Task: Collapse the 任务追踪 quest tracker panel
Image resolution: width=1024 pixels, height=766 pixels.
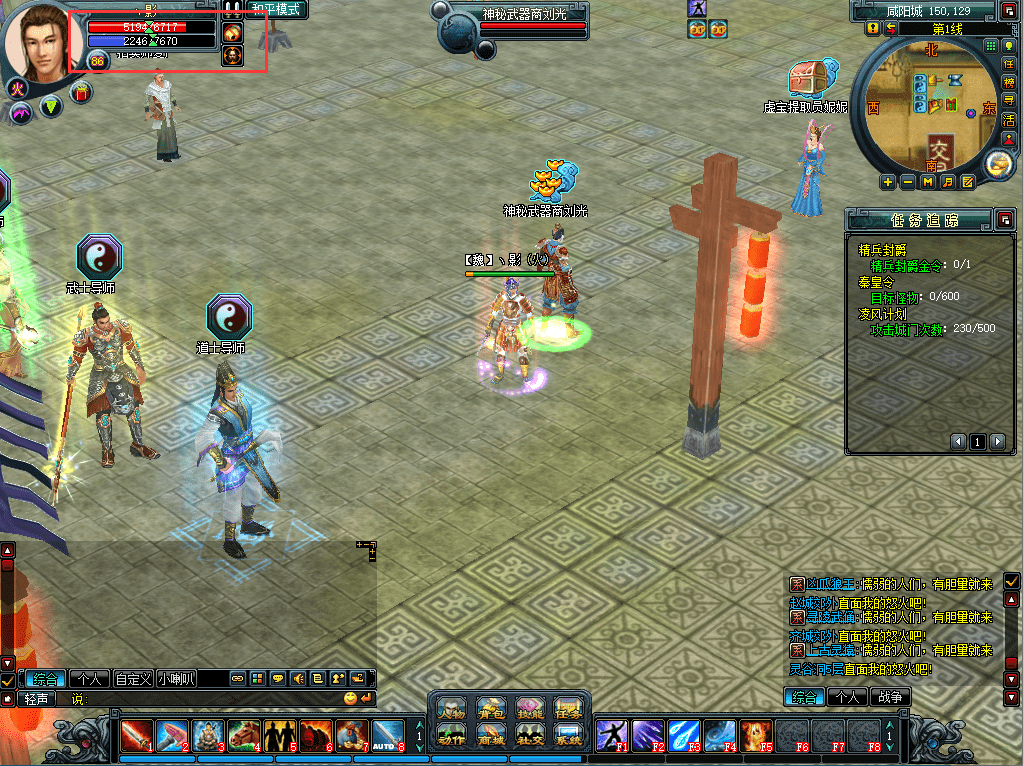Action: (1004, 219)
